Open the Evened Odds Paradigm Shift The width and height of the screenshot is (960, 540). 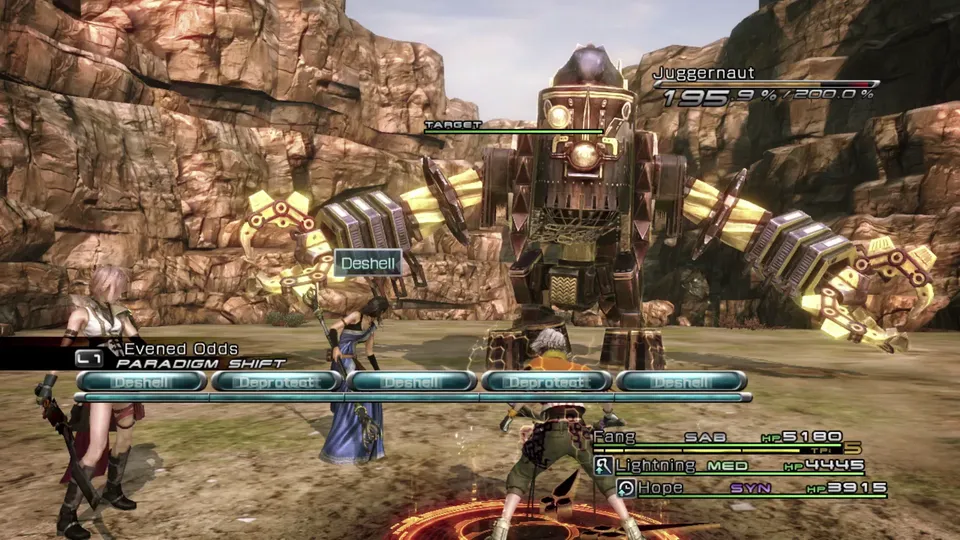(x=180, y=356)
